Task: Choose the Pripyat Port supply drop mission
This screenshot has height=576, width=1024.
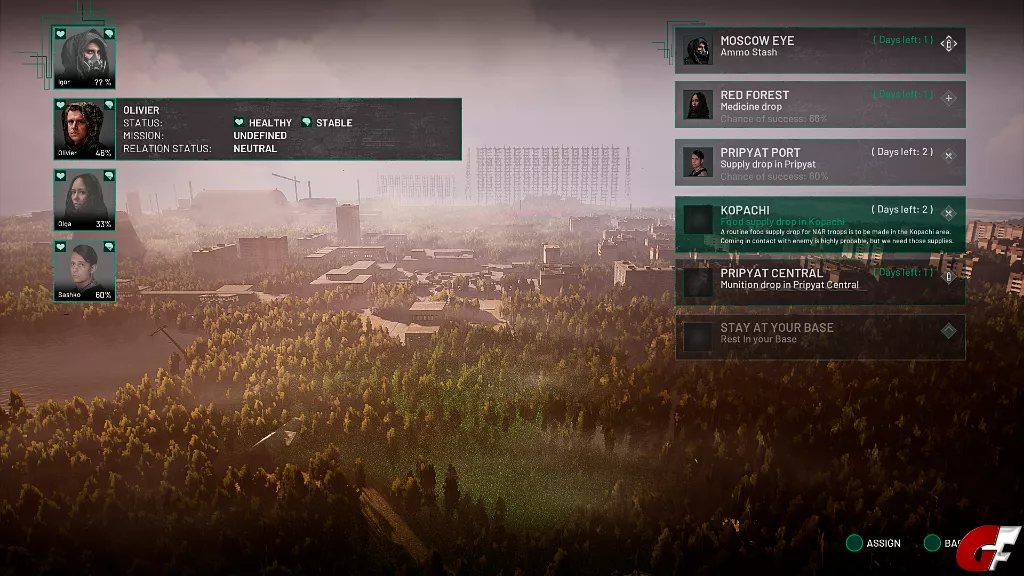Action: pos(819,162)
